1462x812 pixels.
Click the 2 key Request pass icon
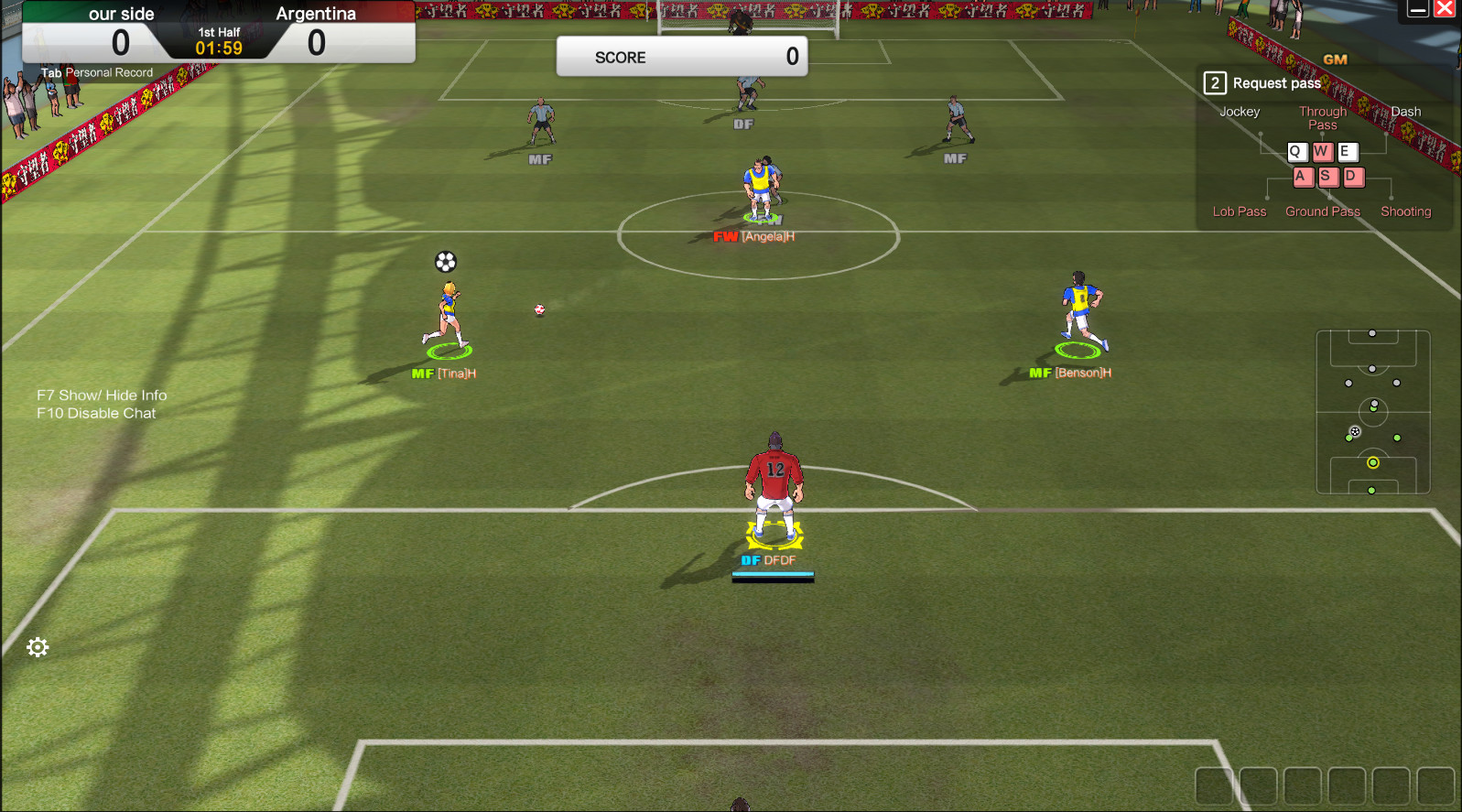coord(1214,82)
